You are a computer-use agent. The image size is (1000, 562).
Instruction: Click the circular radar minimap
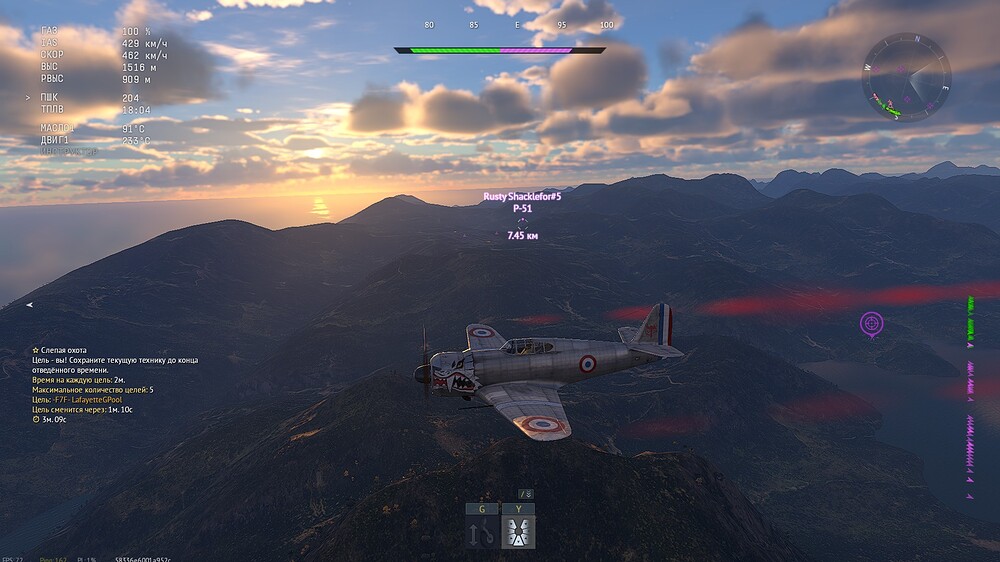(x=906, y=77)
